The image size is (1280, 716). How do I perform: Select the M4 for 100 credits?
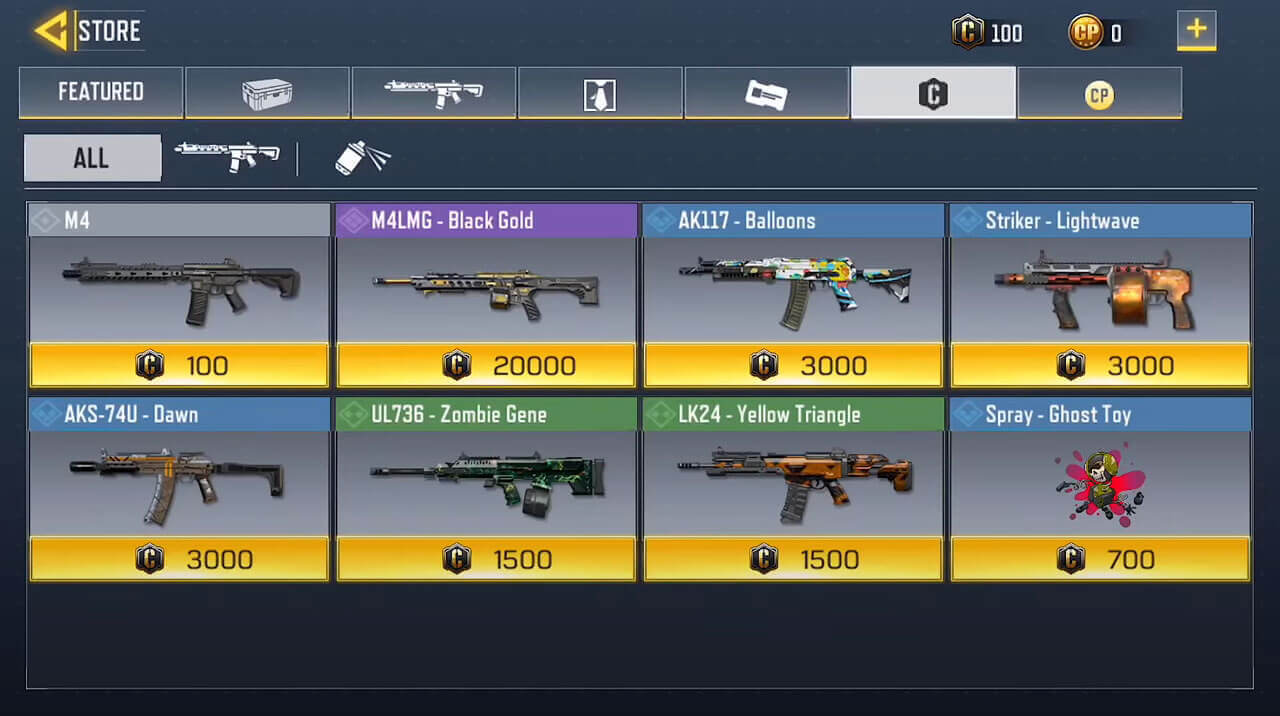pyautogui.click(x=179, y=295)
